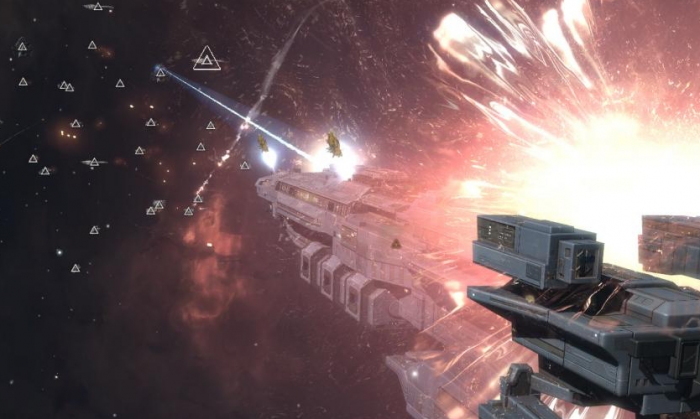Select the large double-triangle ship bracket
Image resolution: width=700 pixels, height=419 pixels.
pyautogui.click(x=207, y=59)
